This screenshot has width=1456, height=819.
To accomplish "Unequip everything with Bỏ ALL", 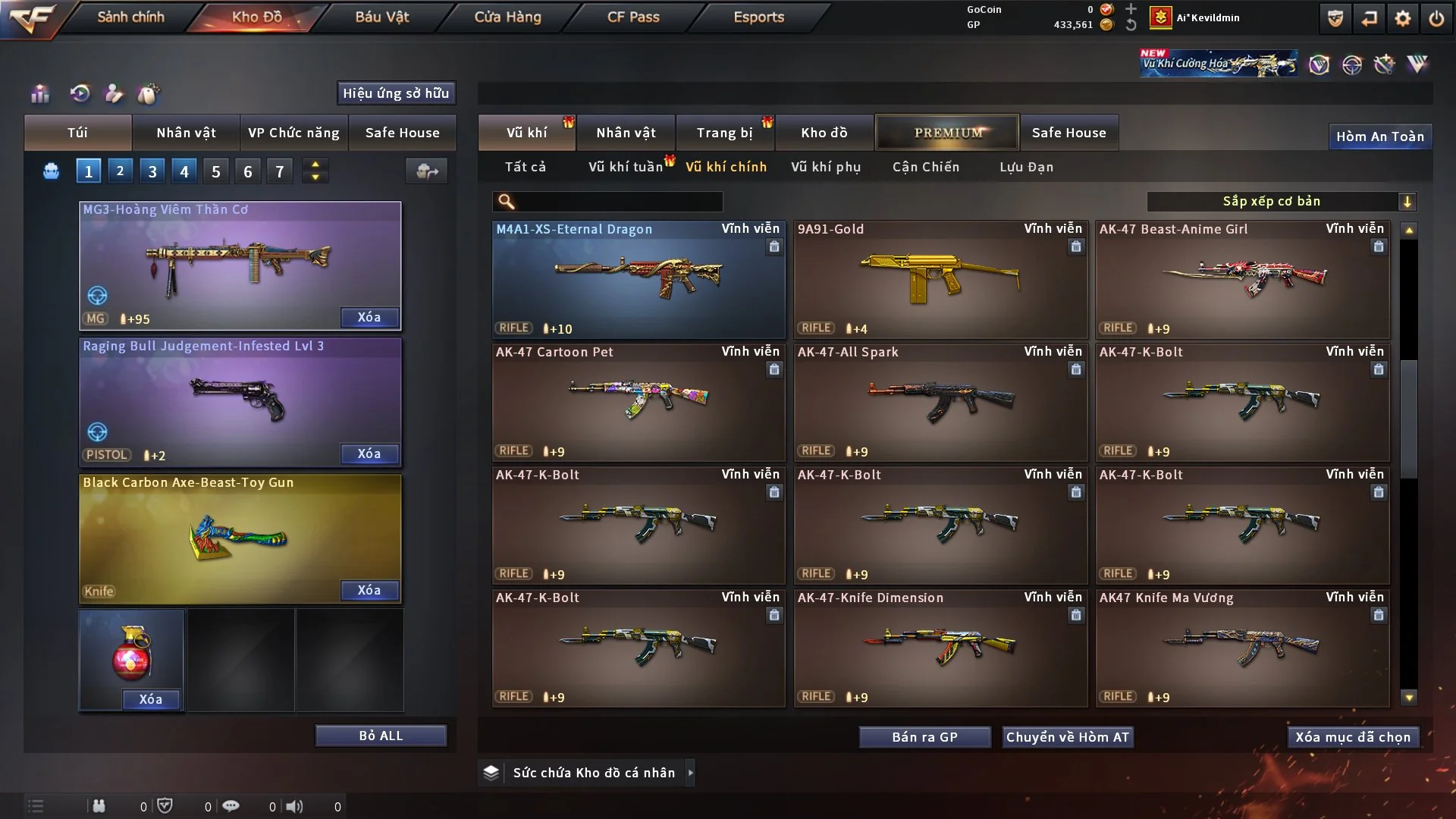I will pyautogui.click(x=381, y=736).
